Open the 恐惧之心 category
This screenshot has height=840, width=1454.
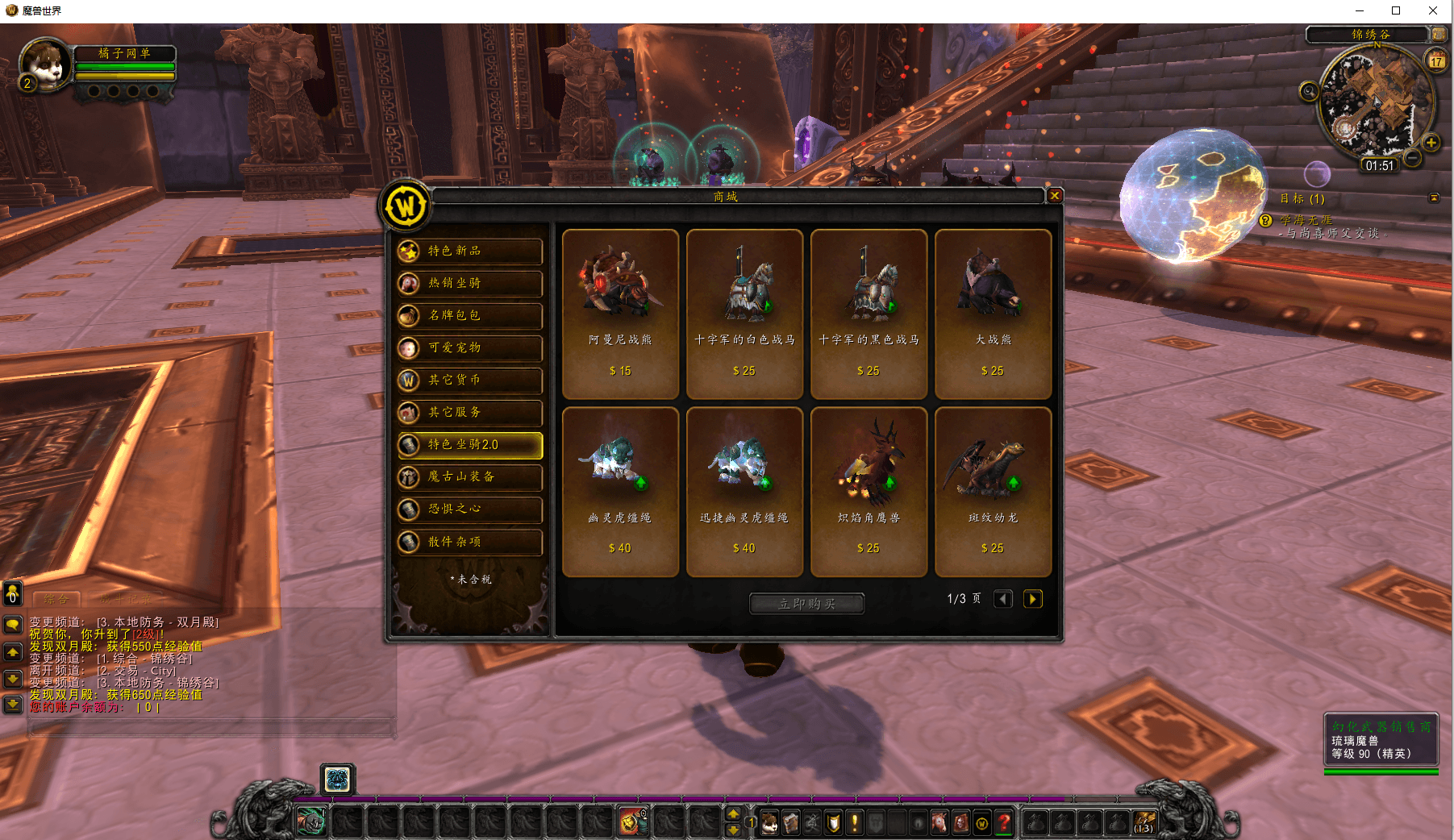tap(470, 509)
